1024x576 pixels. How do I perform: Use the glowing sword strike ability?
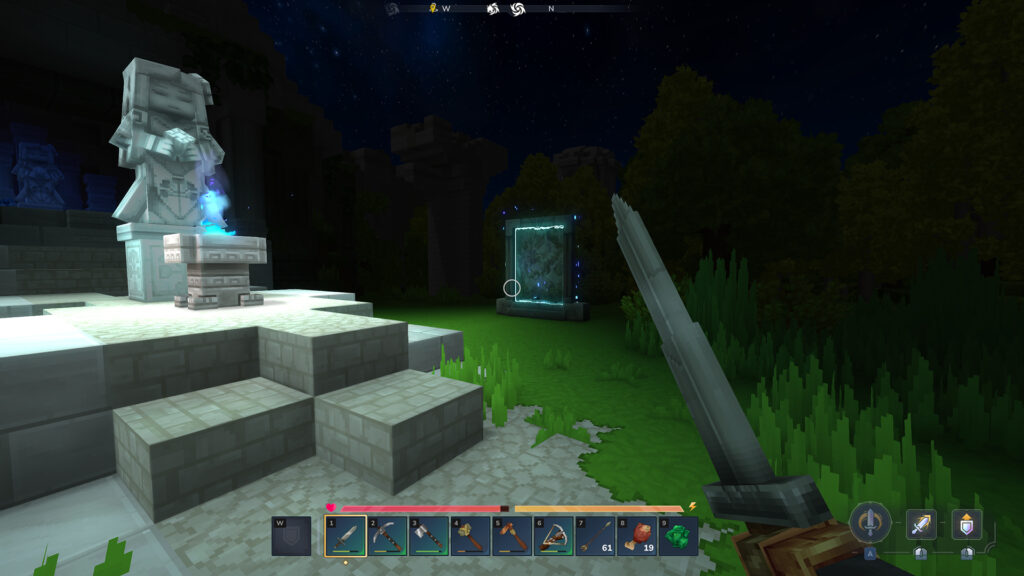921,523
